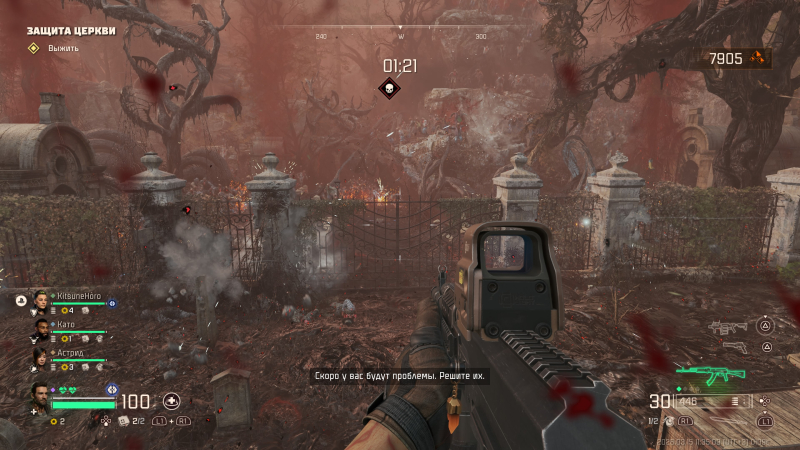Switch to the pistol sidearm icon
The image size is (800, 450).
734,347
